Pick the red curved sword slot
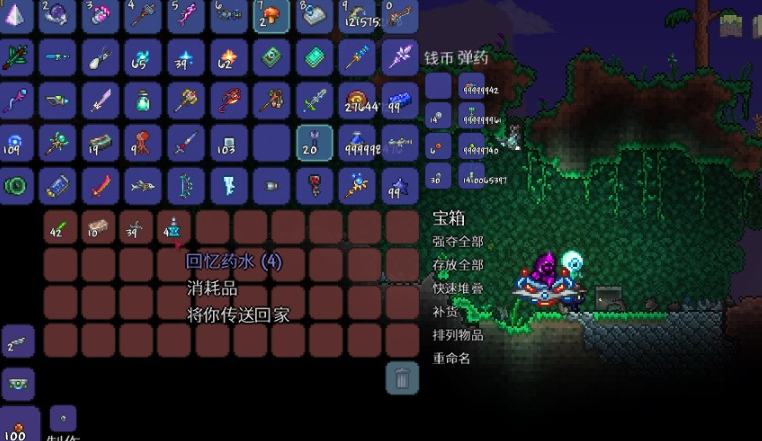The height and width of the screenshot is (441, 762). tap(100, 186)
